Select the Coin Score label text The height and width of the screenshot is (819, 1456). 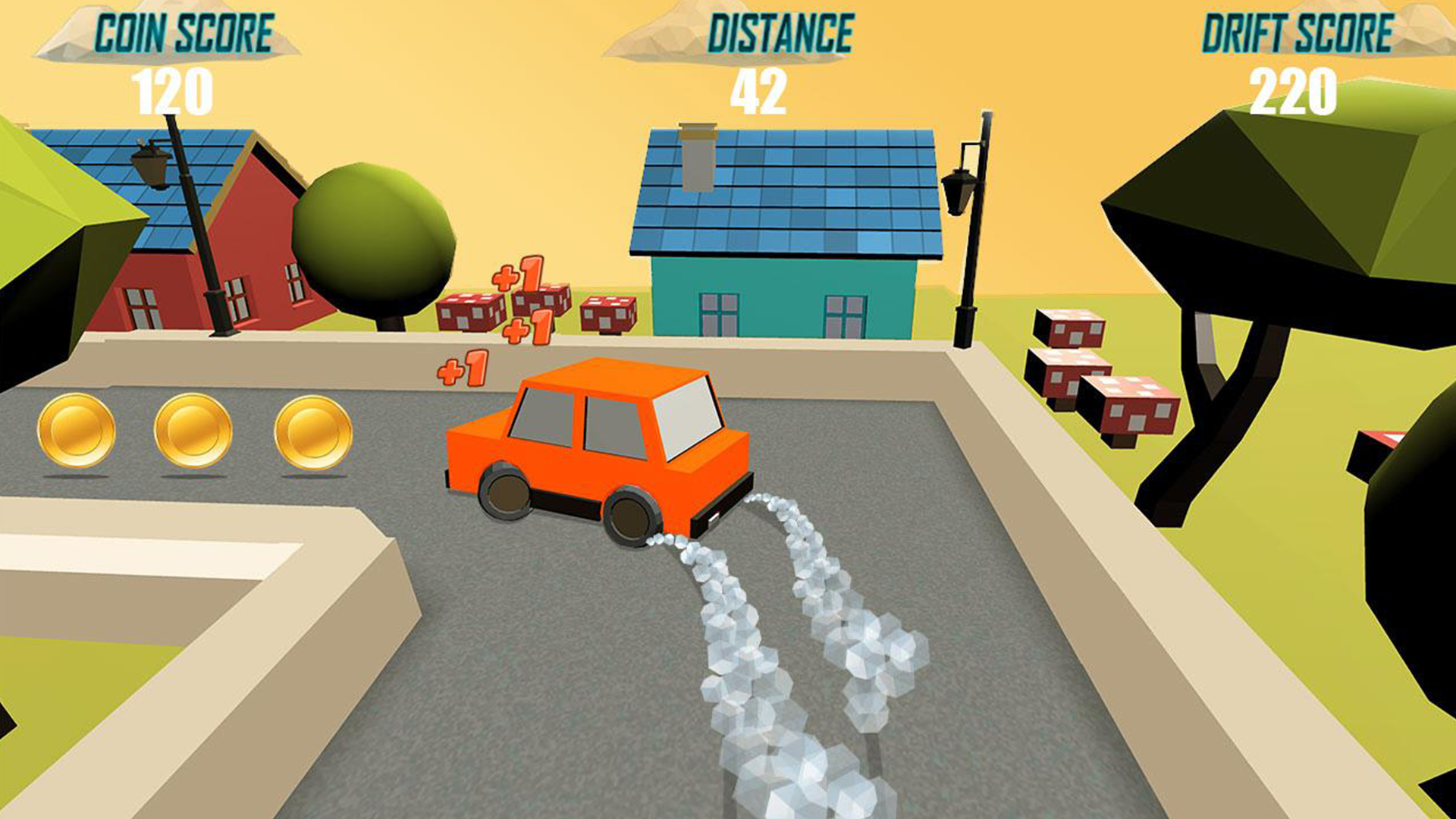click(x=182, y=32)
